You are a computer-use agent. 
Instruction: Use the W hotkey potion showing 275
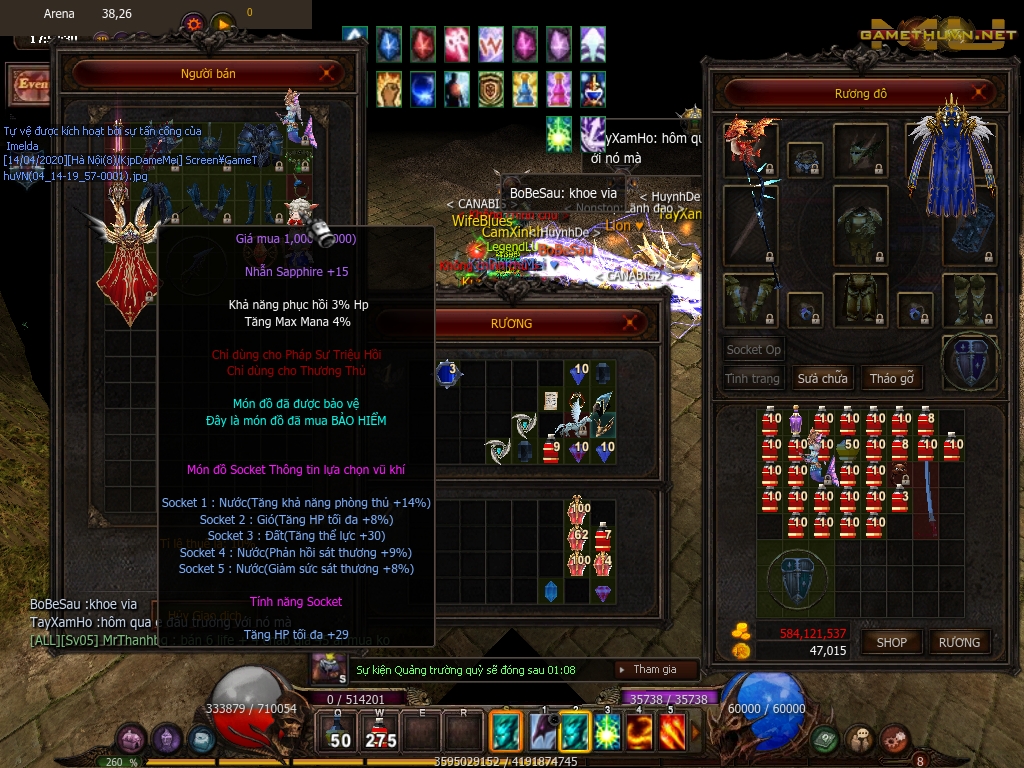point(380,731)
